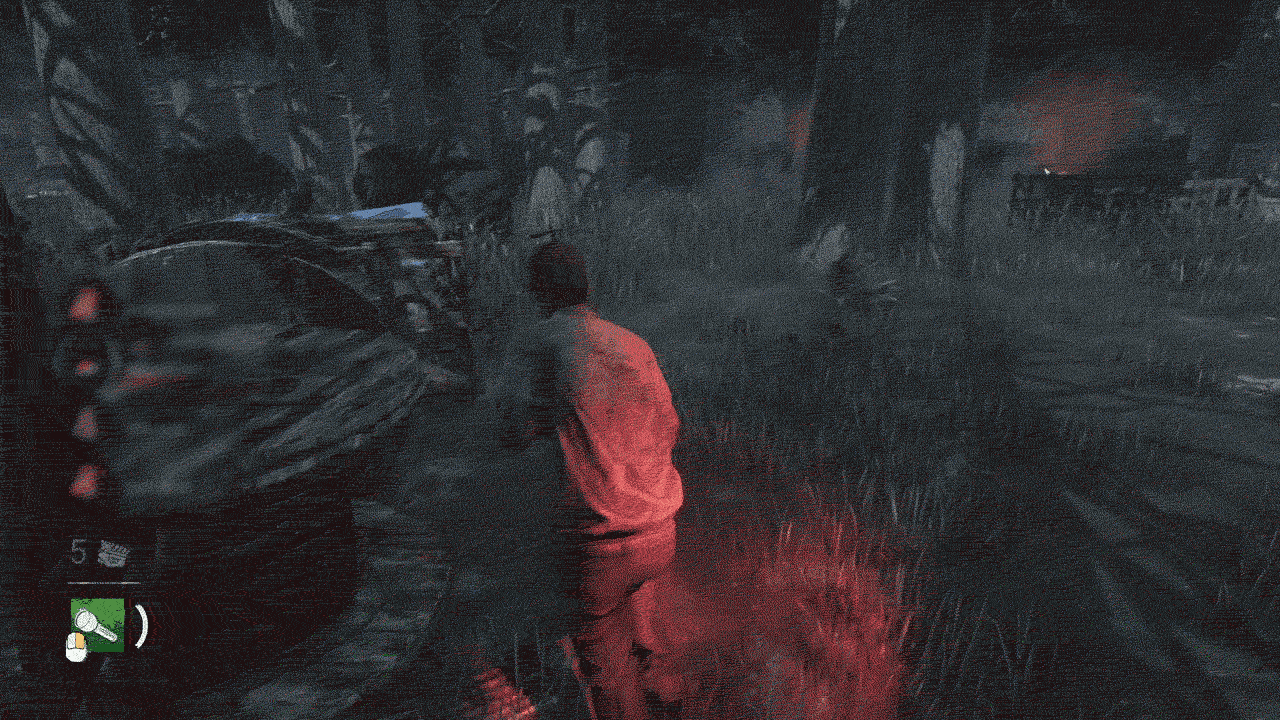The height and width of the screenshot is (720, 1280).
Task: Click the third survivor status icon
Action: click(85, 420)
